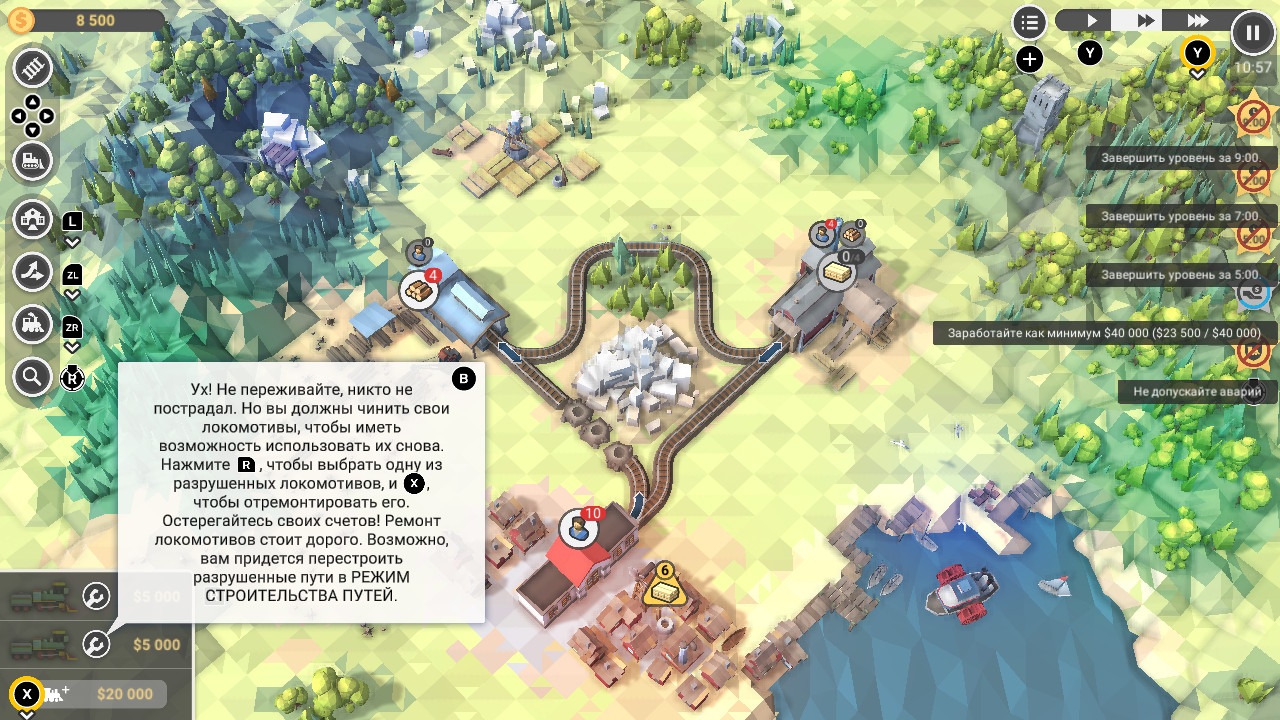
Task: Open the objectives list icon
Action: click(1029, 22)
